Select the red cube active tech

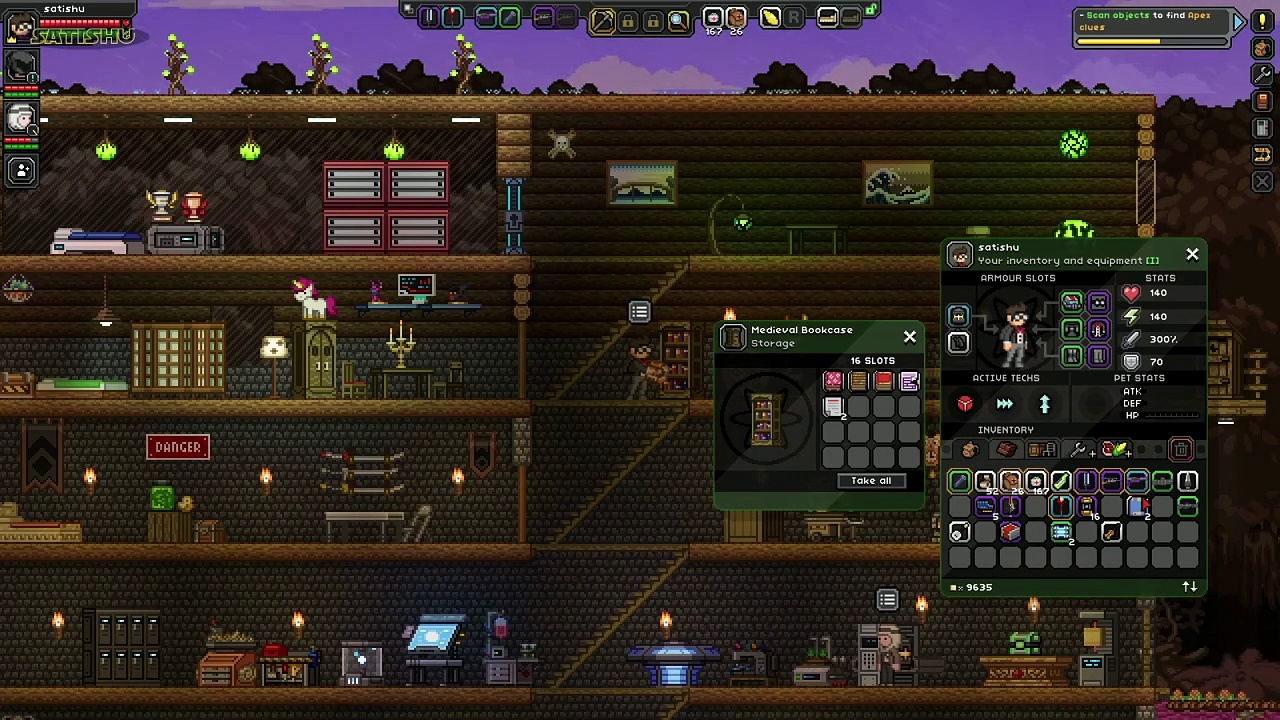tap(965, 404)
